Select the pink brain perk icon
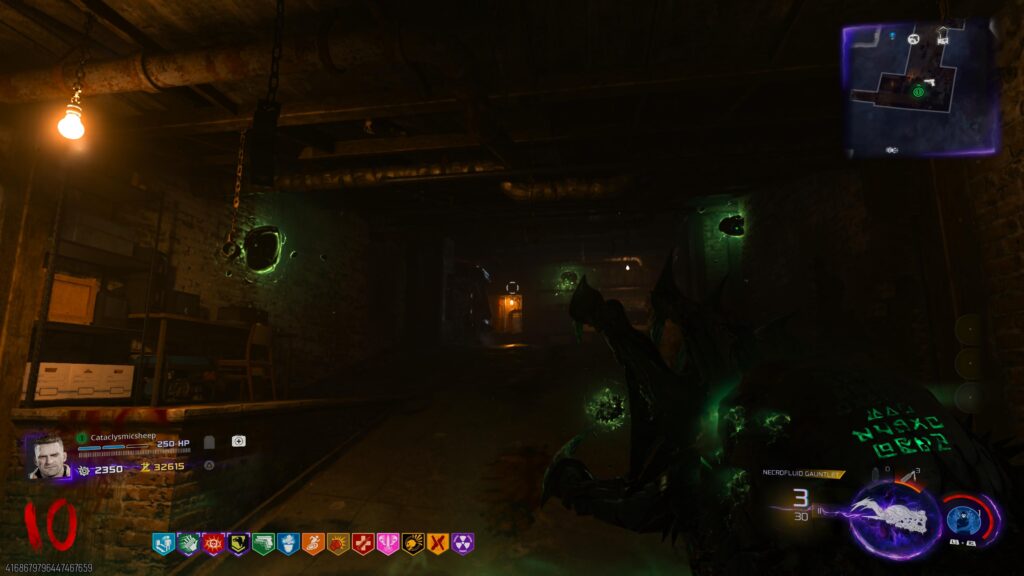1024x576 pixels. pyautogui.click(x=388, y=543)
